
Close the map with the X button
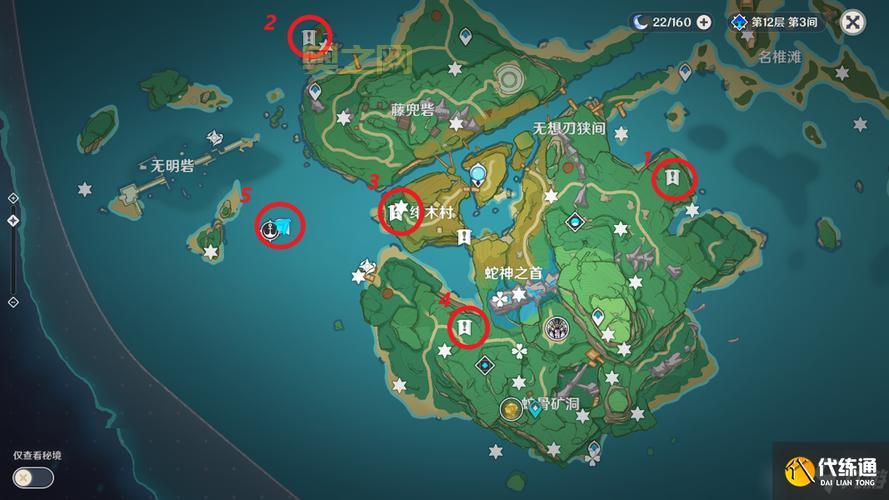click(852, 22)
